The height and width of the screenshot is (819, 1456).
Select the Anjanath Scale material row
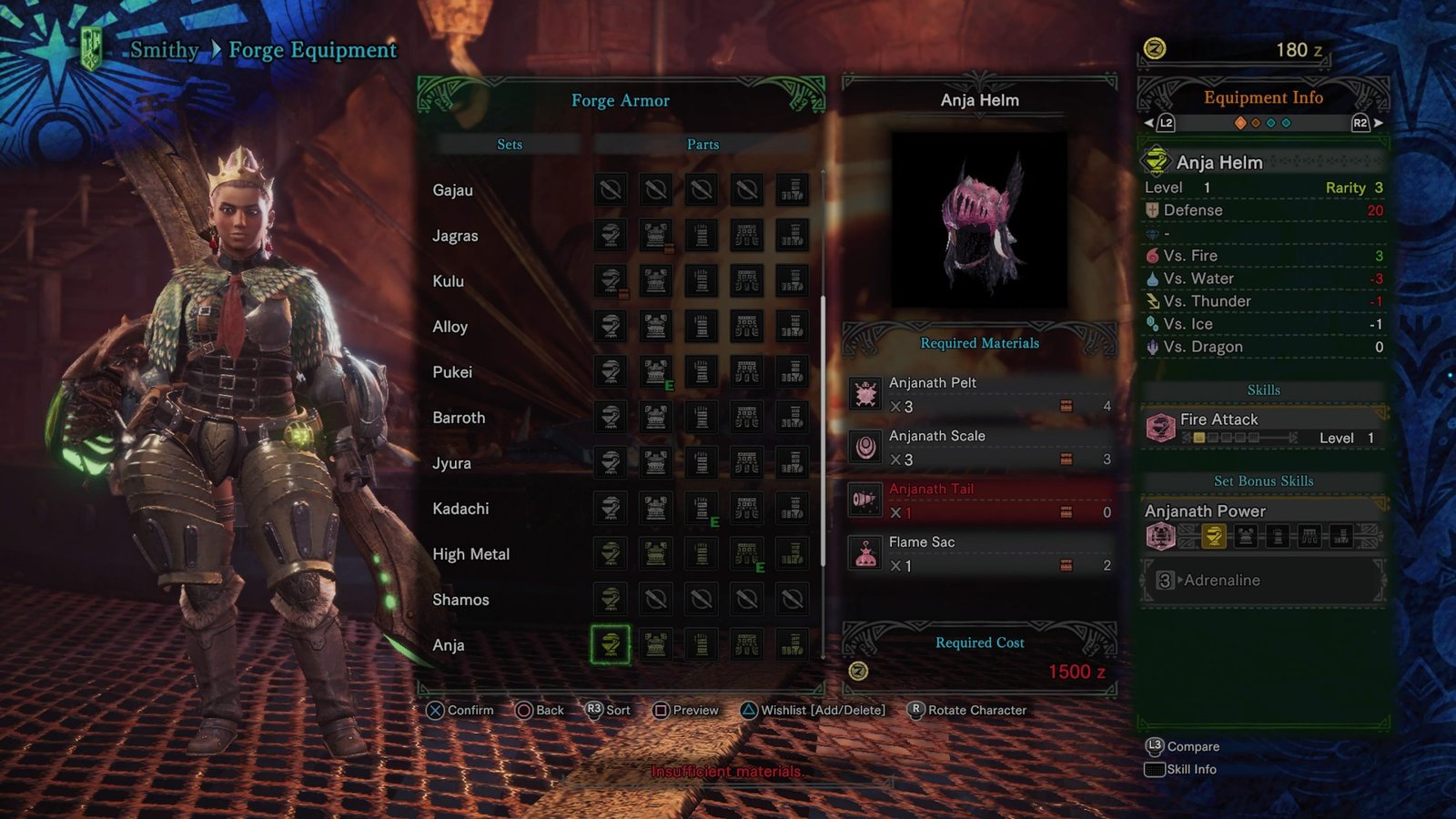(x=979, y=447)
